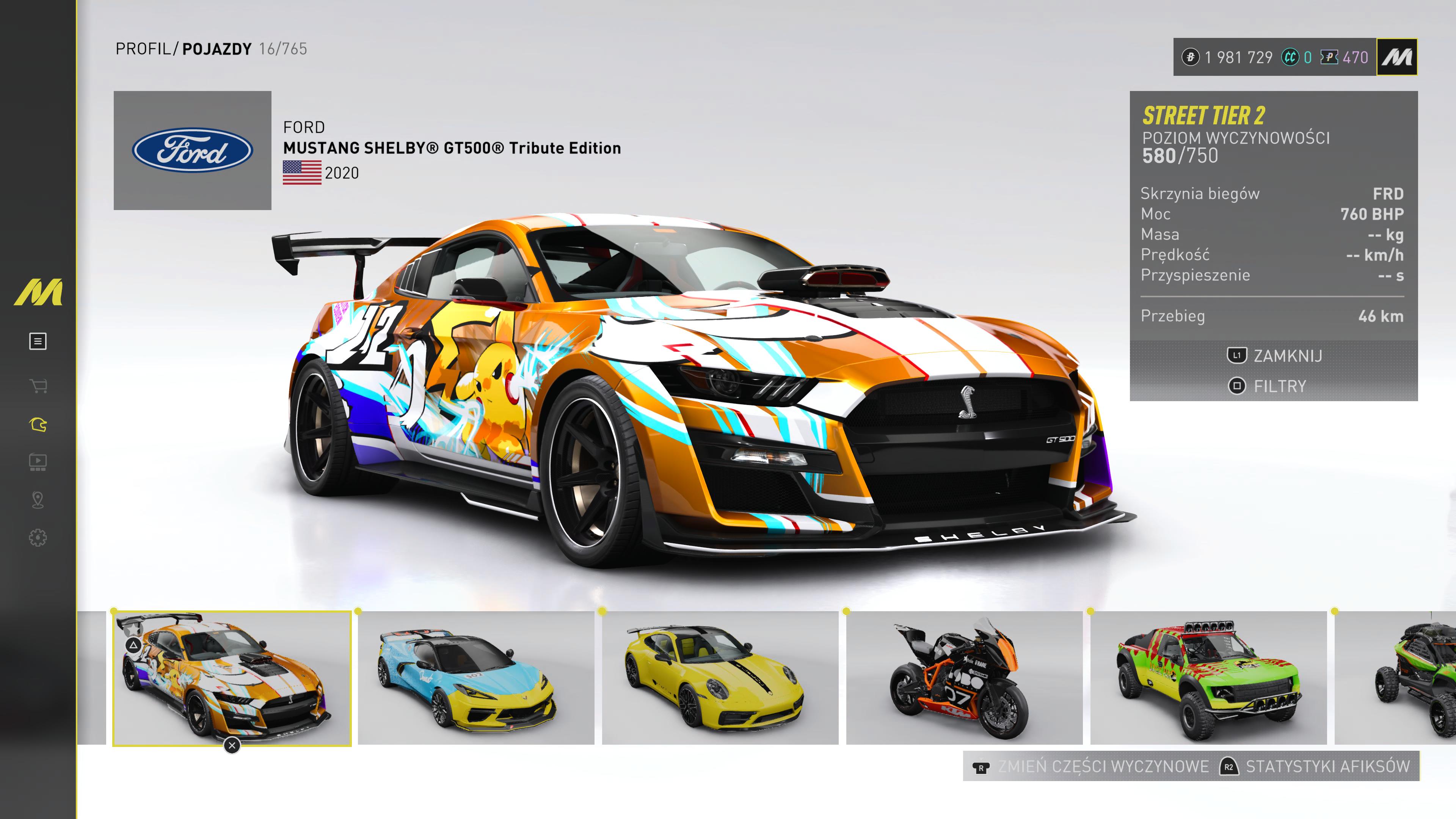Open the video playback sidebar icon
The width and height of the screenshot is (1456, 819).
[x=38, y=462]
